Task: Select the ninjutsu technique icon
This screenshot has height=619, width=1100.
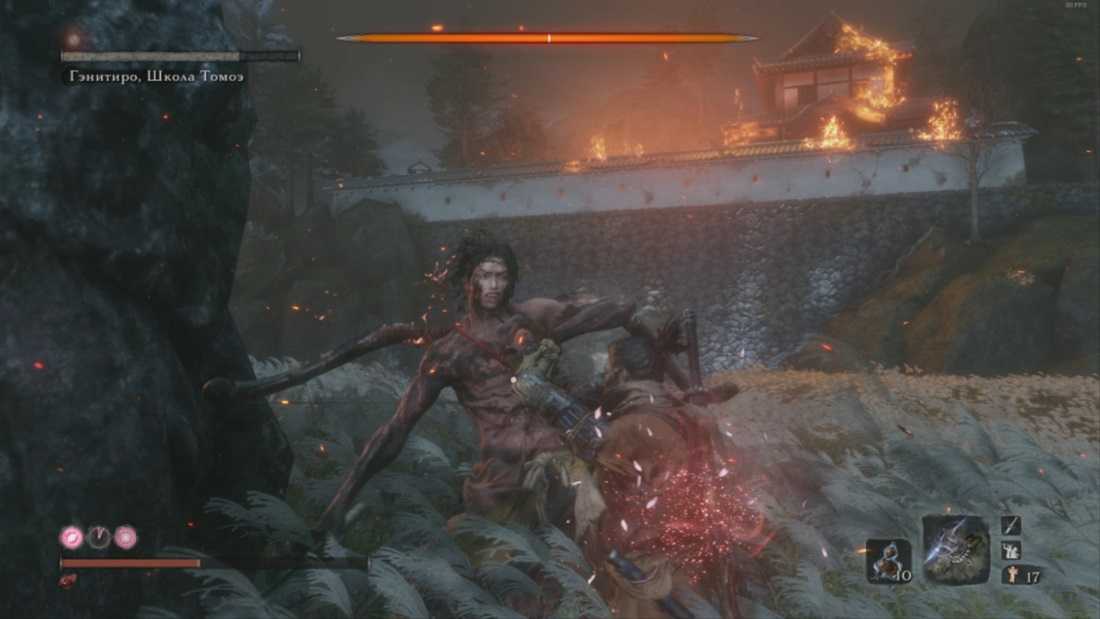Action: (x=1012, y=550)
